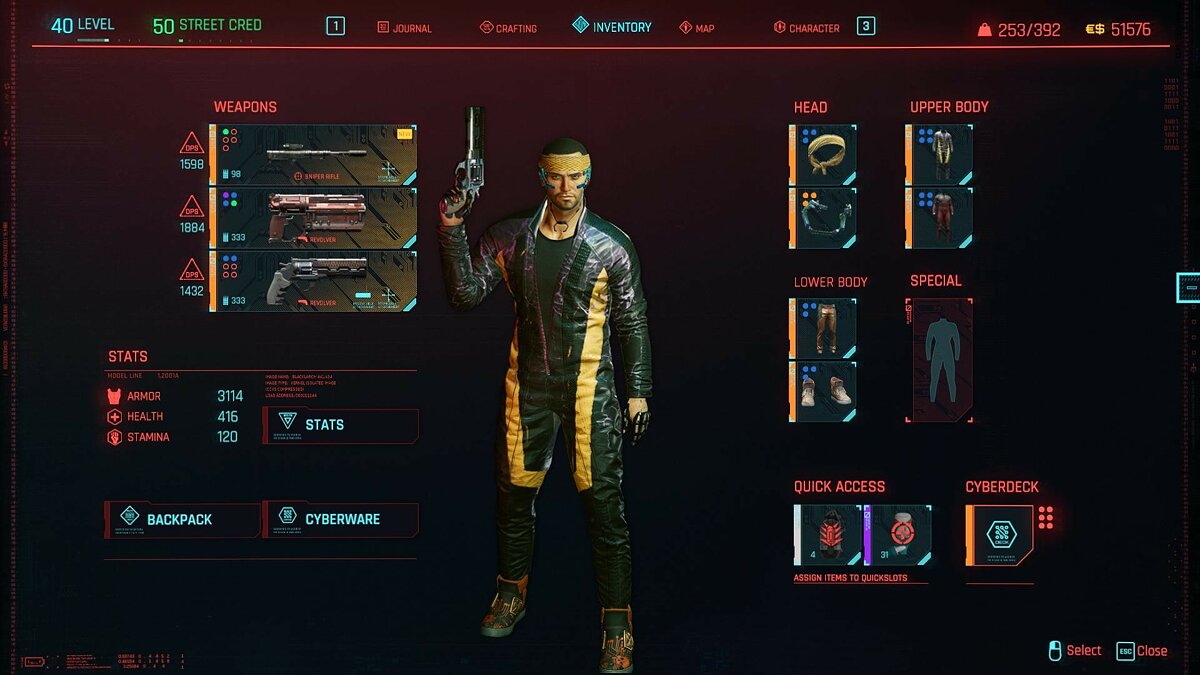Open the Map tab

pyautogui.click(x=697, y=28)
